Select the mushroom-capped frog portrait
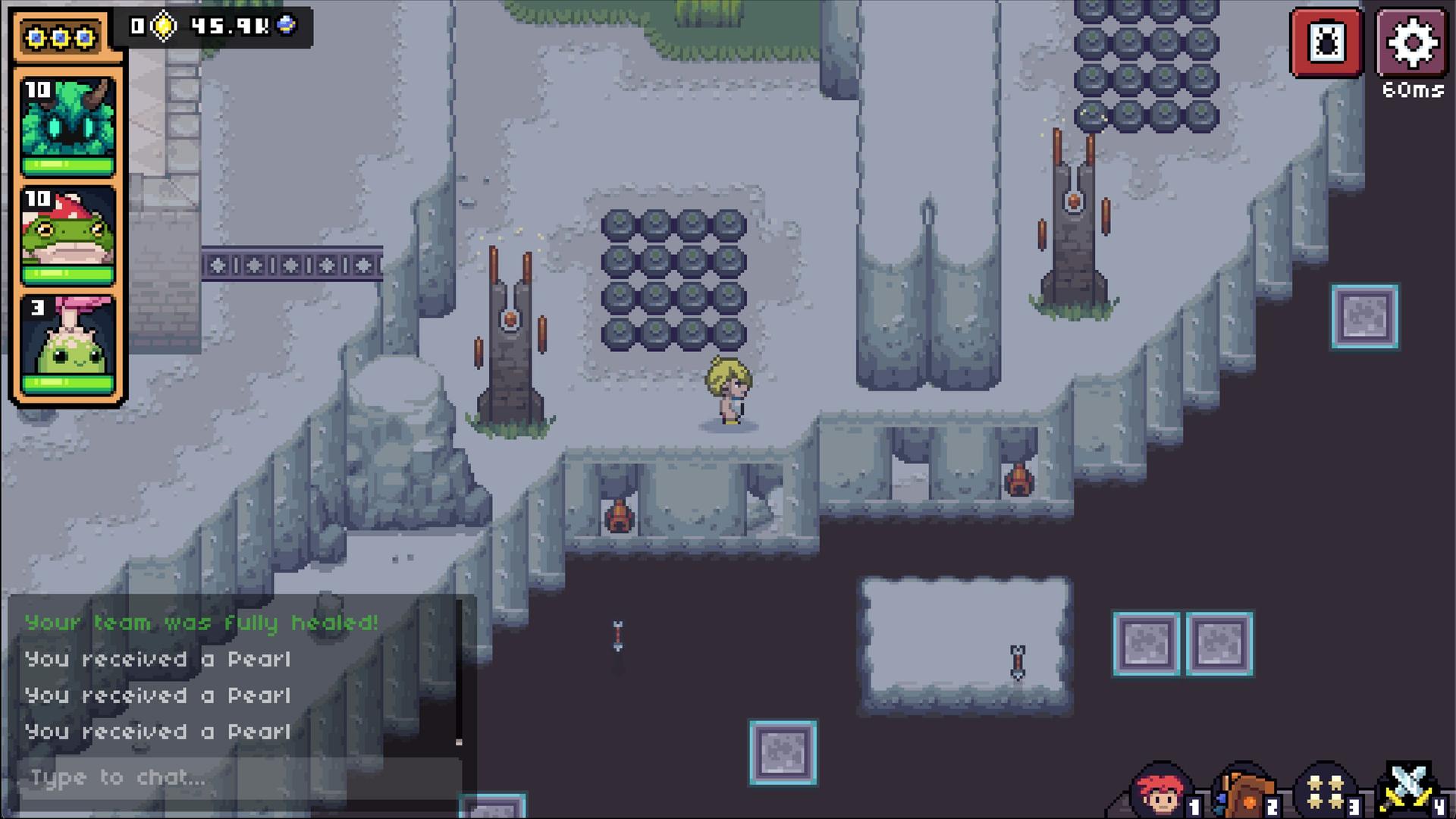Image resolution: width=1456 pixels, height=819 pixels. [x=68, y=235]
